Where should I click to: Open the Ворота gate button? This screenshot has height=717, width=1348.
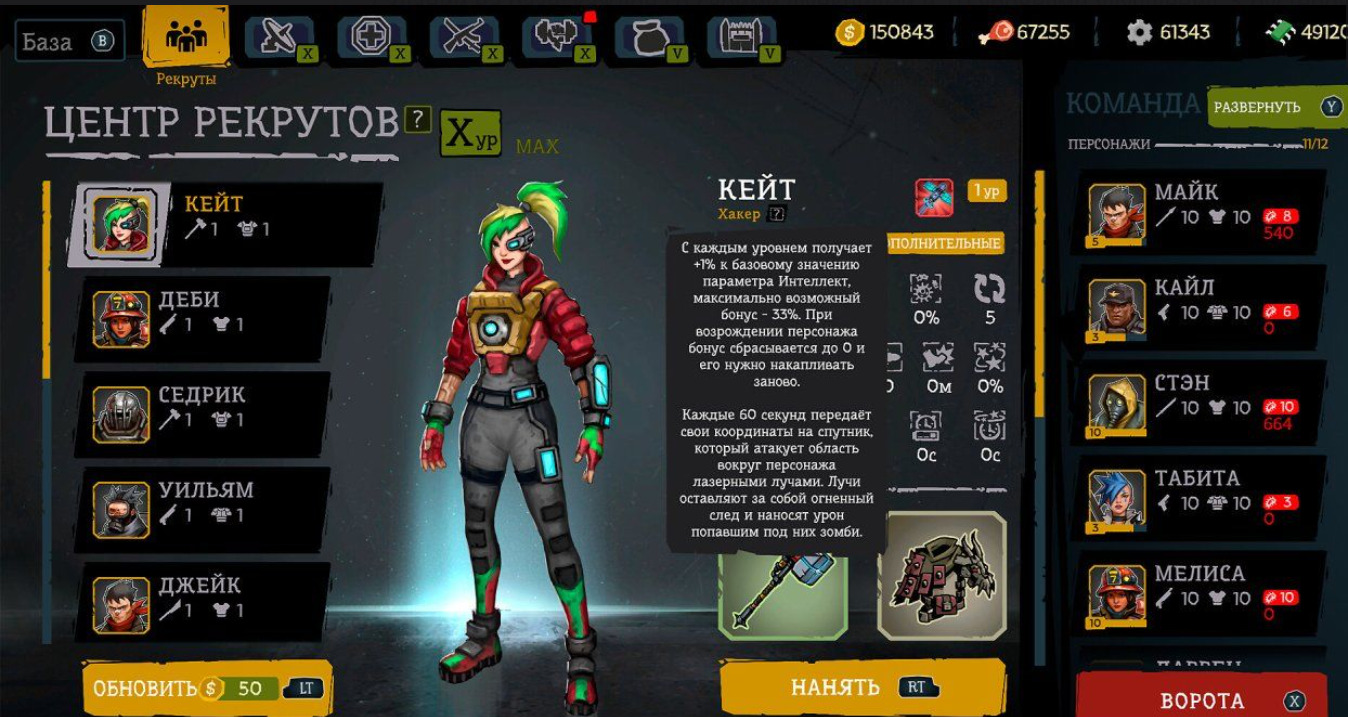coord(1201,699)
